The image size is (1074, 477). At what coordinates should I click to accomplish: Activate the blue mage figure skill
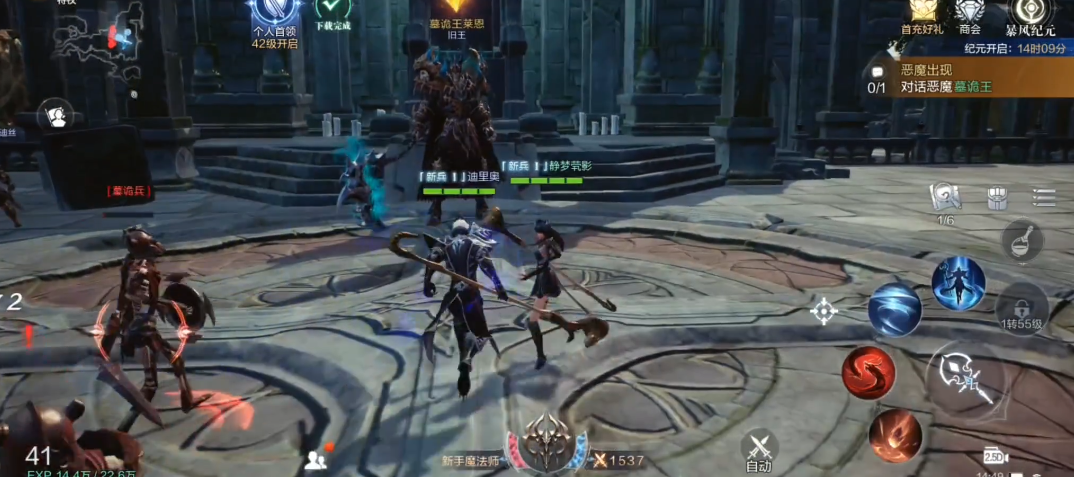(958, 283)
